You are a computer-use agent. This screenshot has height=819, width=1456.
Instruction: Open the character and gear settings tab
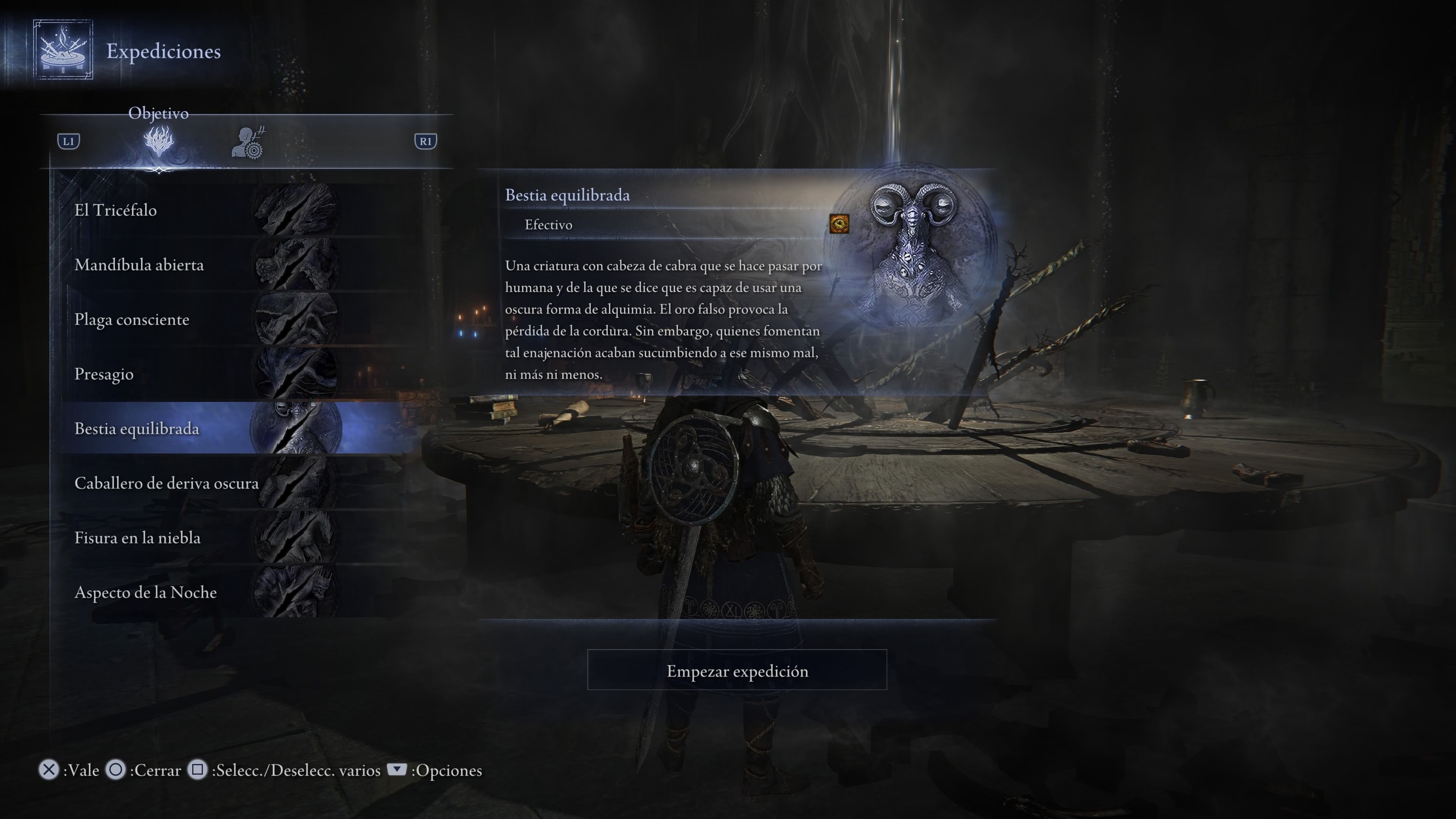(x=249, y=143)
